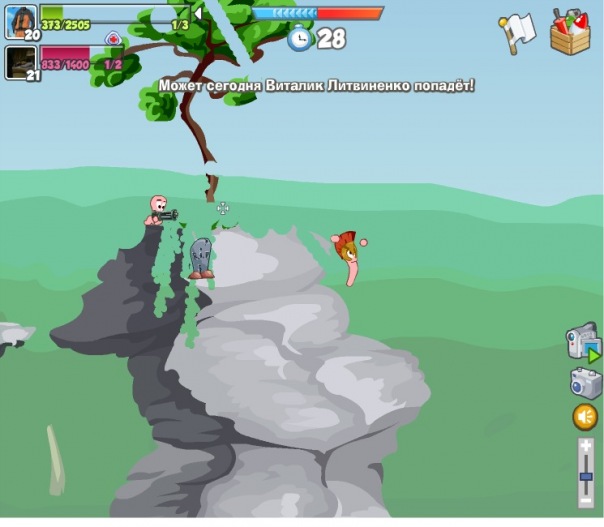Viewport: 604px width, 527px height.
Task: Select the level 20 player avatar
Action: tap(21, 20)
